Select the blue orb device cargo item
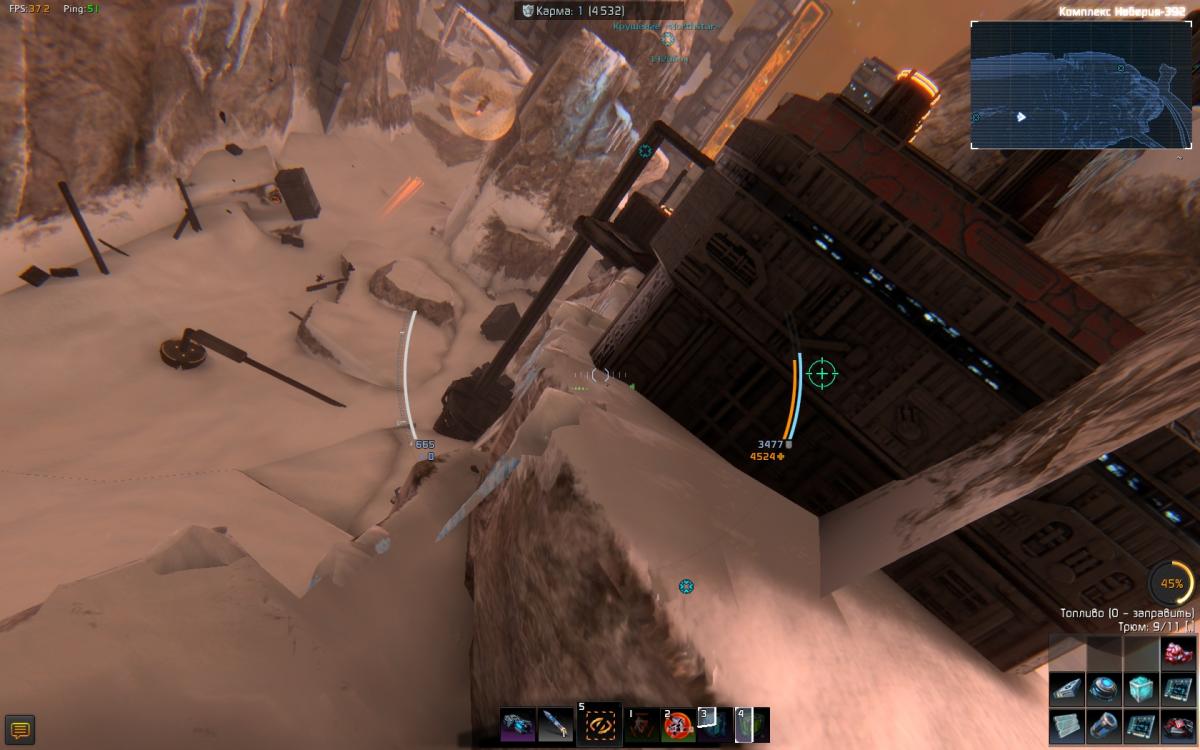Screen dimensions: 1200x750 [1104, 689]
